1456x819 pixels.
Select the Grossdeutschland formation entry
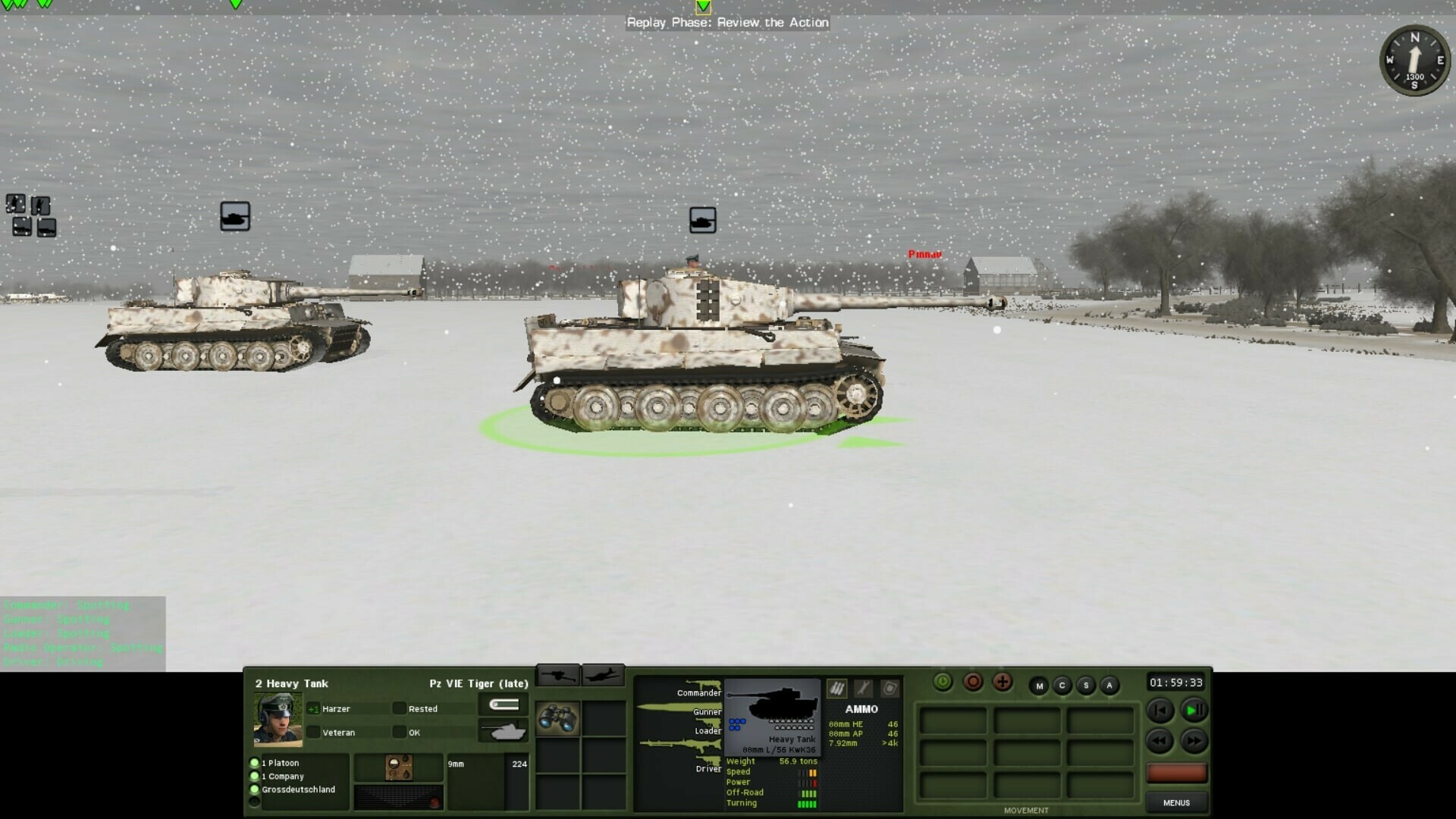(x=298, y=789)
